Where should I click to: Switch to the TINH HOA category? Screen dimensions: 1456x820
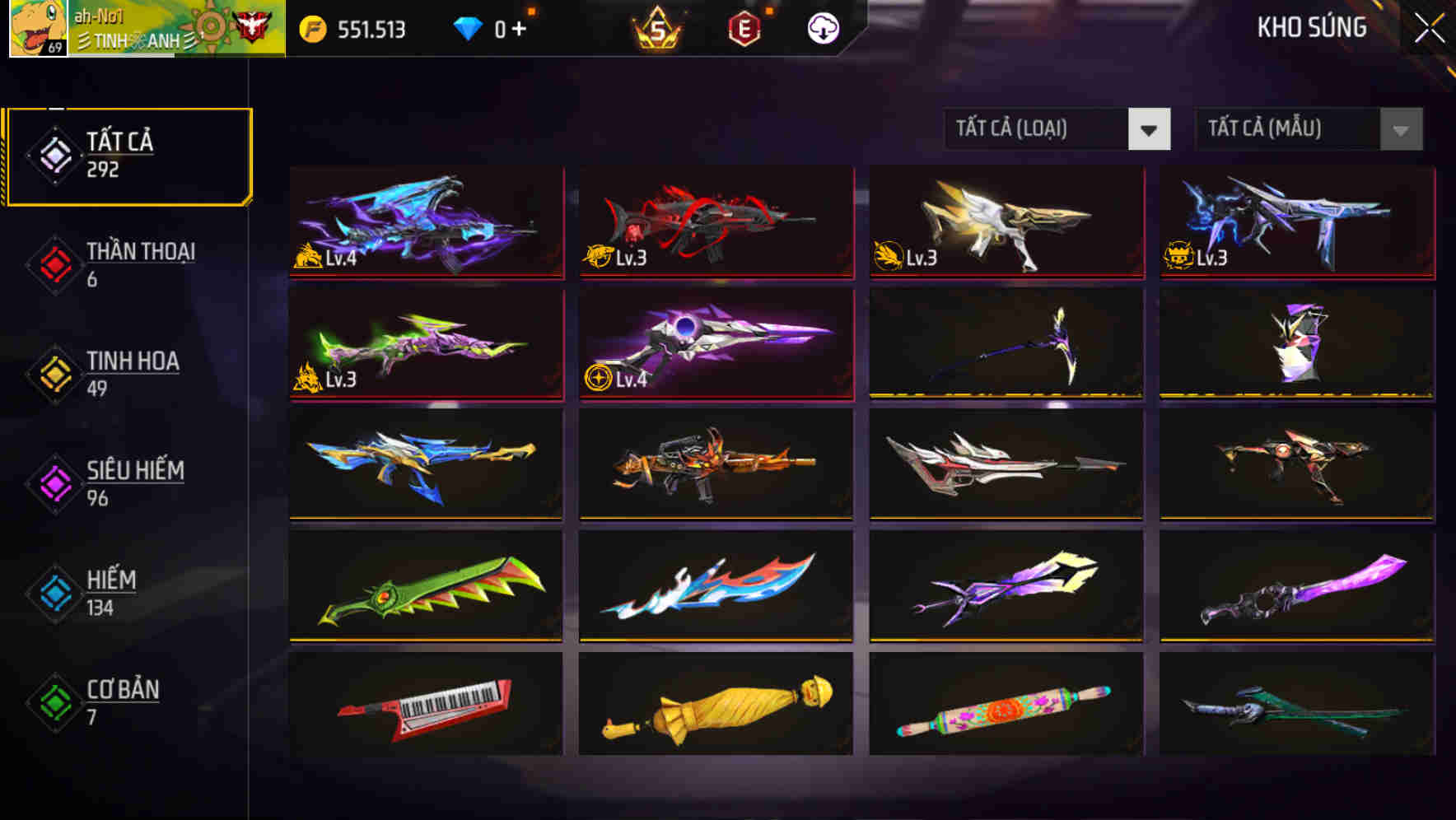click(x=132, y=372)
